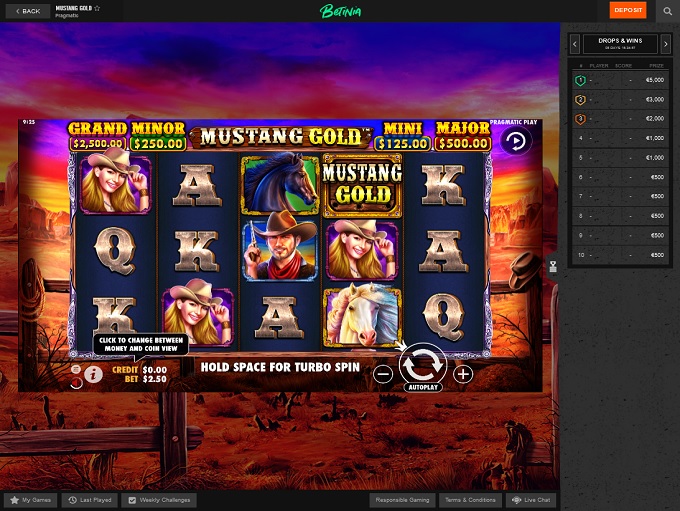Open the Responsible Gaming page
This screenshot has height=511, width=680.
point(401,499)
